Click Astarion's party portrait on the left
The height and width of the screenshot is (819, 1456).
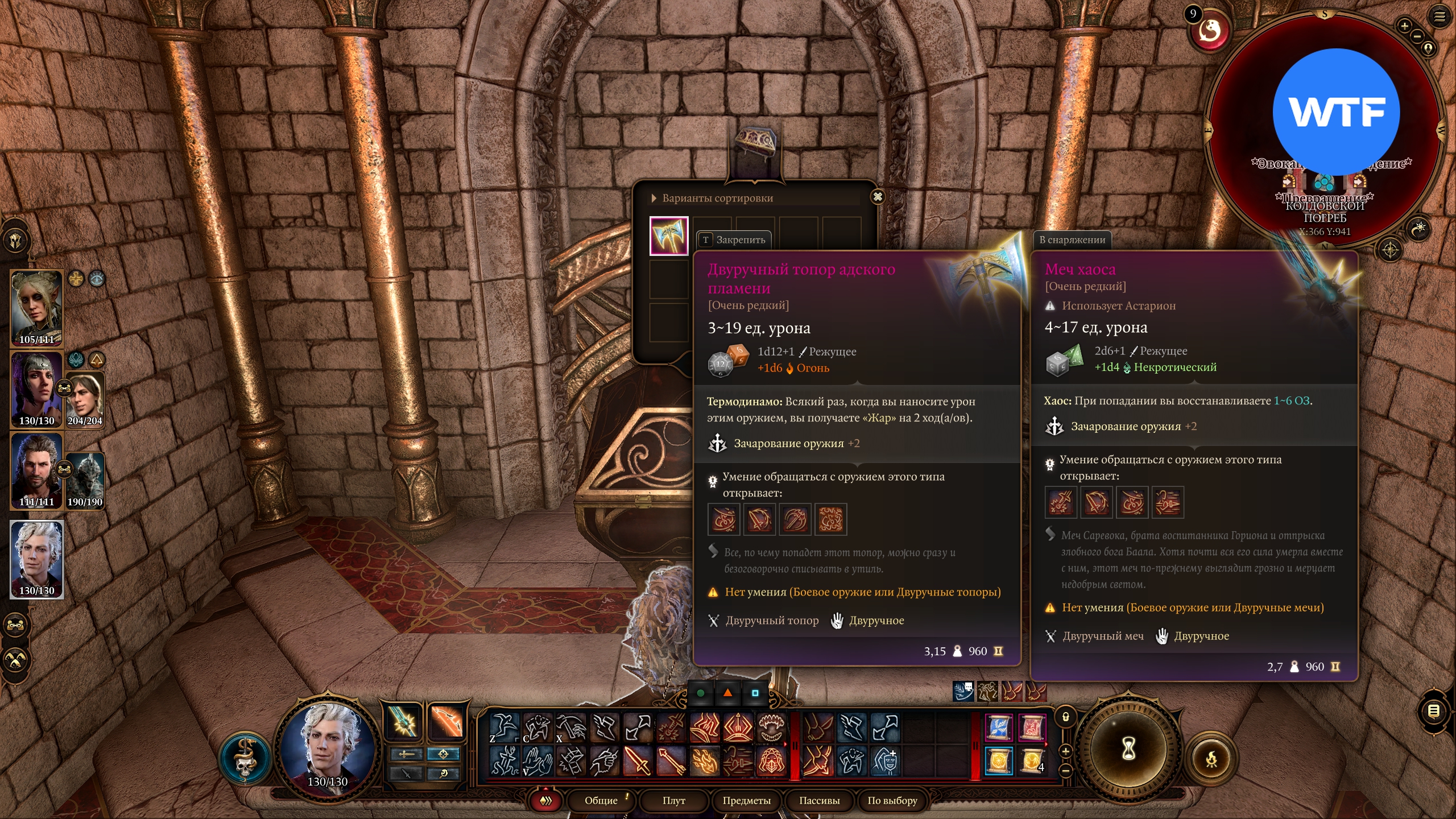36,559
